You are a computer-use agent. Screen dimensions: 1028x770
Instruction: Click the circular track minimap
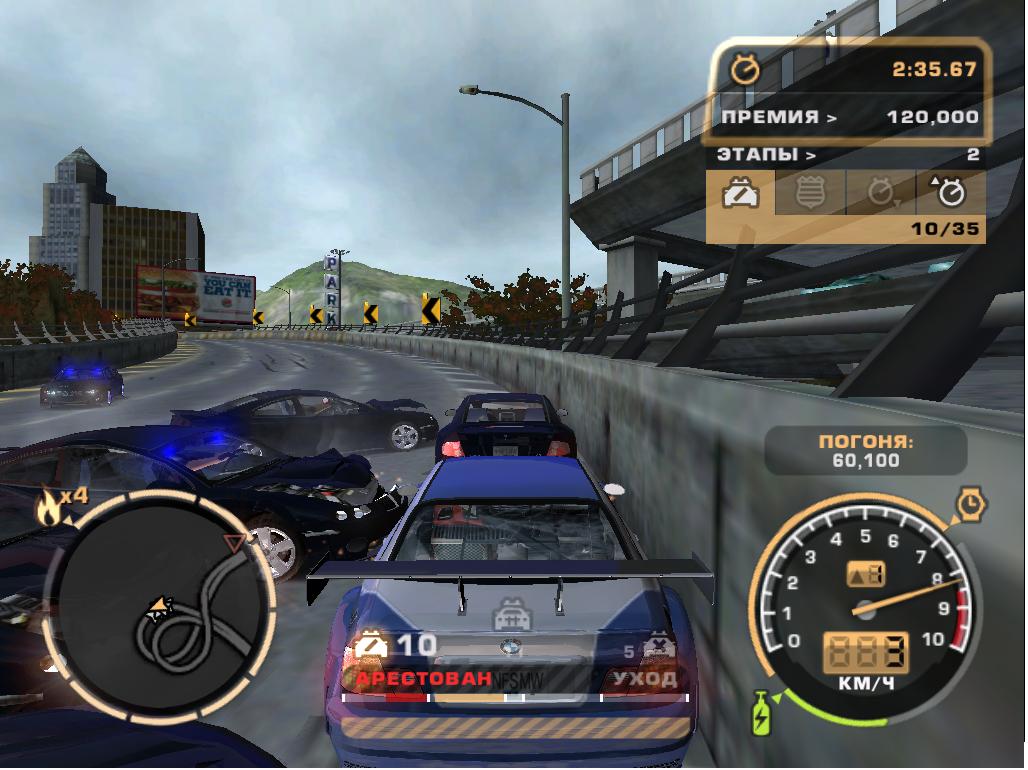161,607
